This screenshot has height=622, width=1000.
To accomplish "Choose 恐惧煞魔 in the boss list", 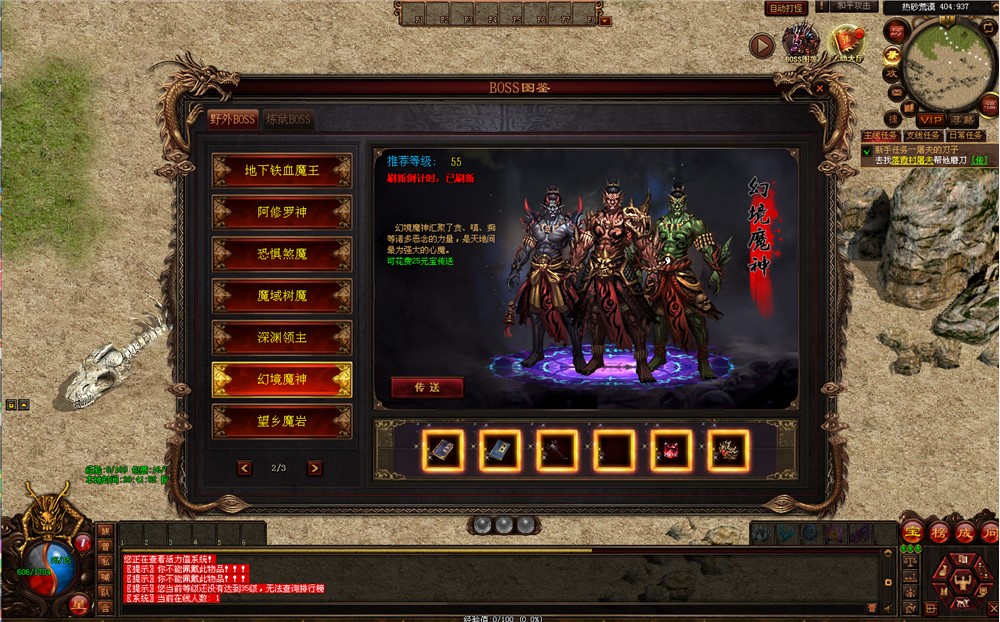I will pyautogui.click(x=282, y=254).
